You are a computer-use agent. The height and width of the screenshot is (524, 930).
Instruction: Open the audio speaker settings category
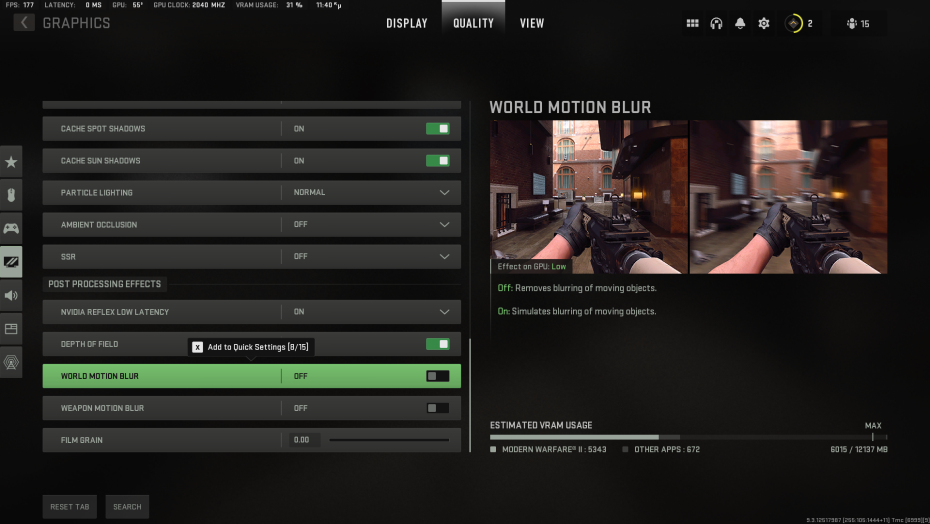coord(11,295)
